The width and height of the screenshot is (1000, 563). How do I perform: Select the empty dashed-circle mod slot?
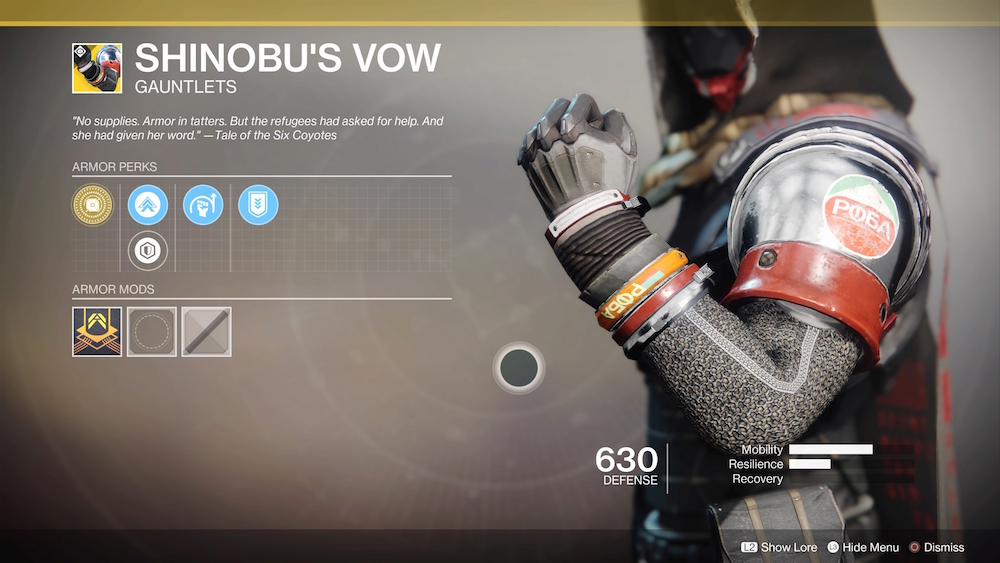coord(152,332)
